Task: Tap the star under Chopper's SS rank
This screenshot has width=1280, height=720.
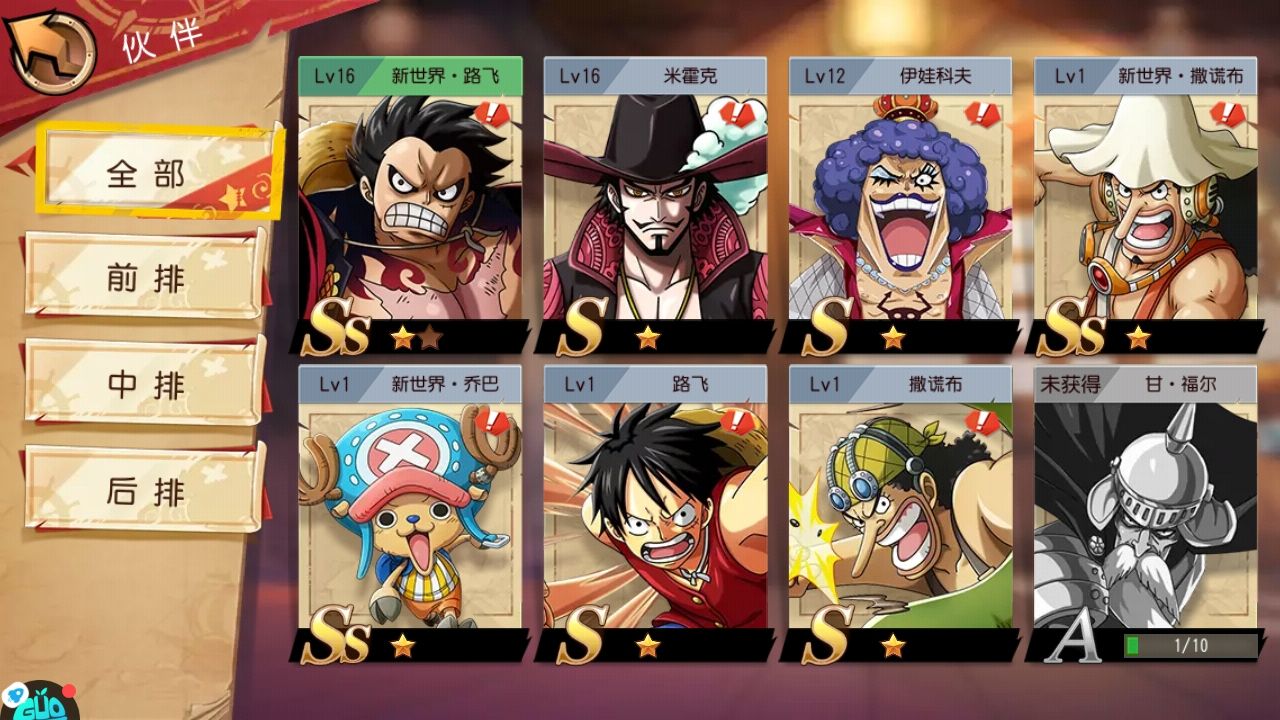Action: tap(403, 646)
